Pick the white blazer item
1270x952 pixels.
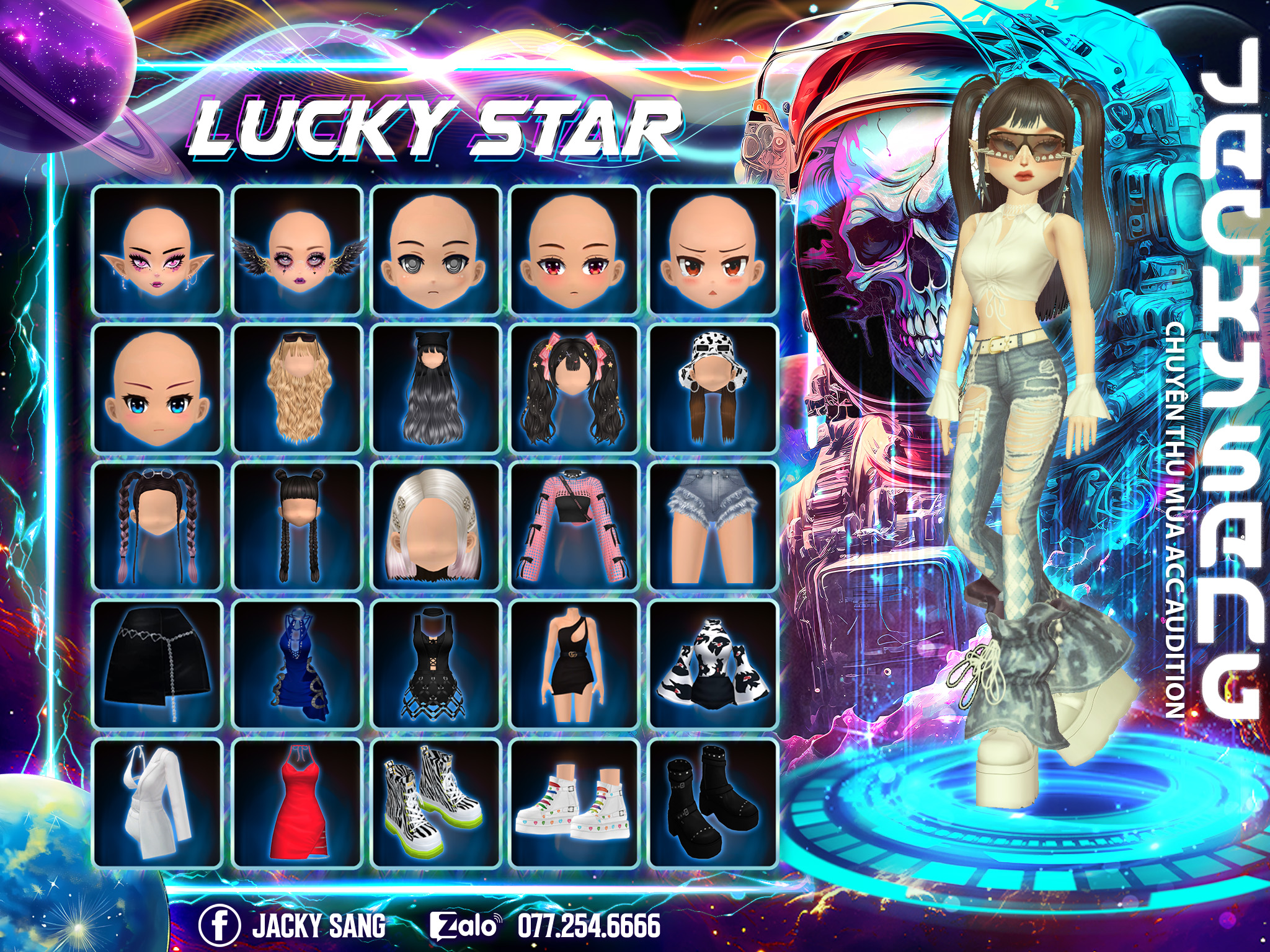(x=158, y=803)
